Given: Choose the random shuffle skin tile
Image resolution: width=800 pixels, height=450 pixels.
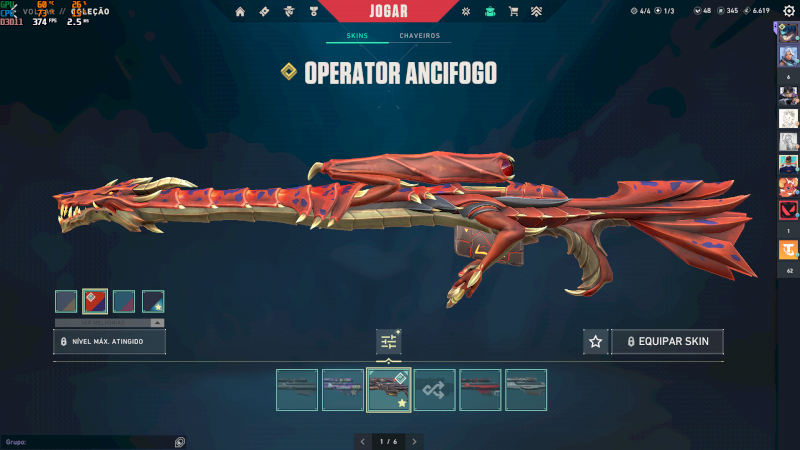Looking at the screenshot, I should [x=435, y=390].
